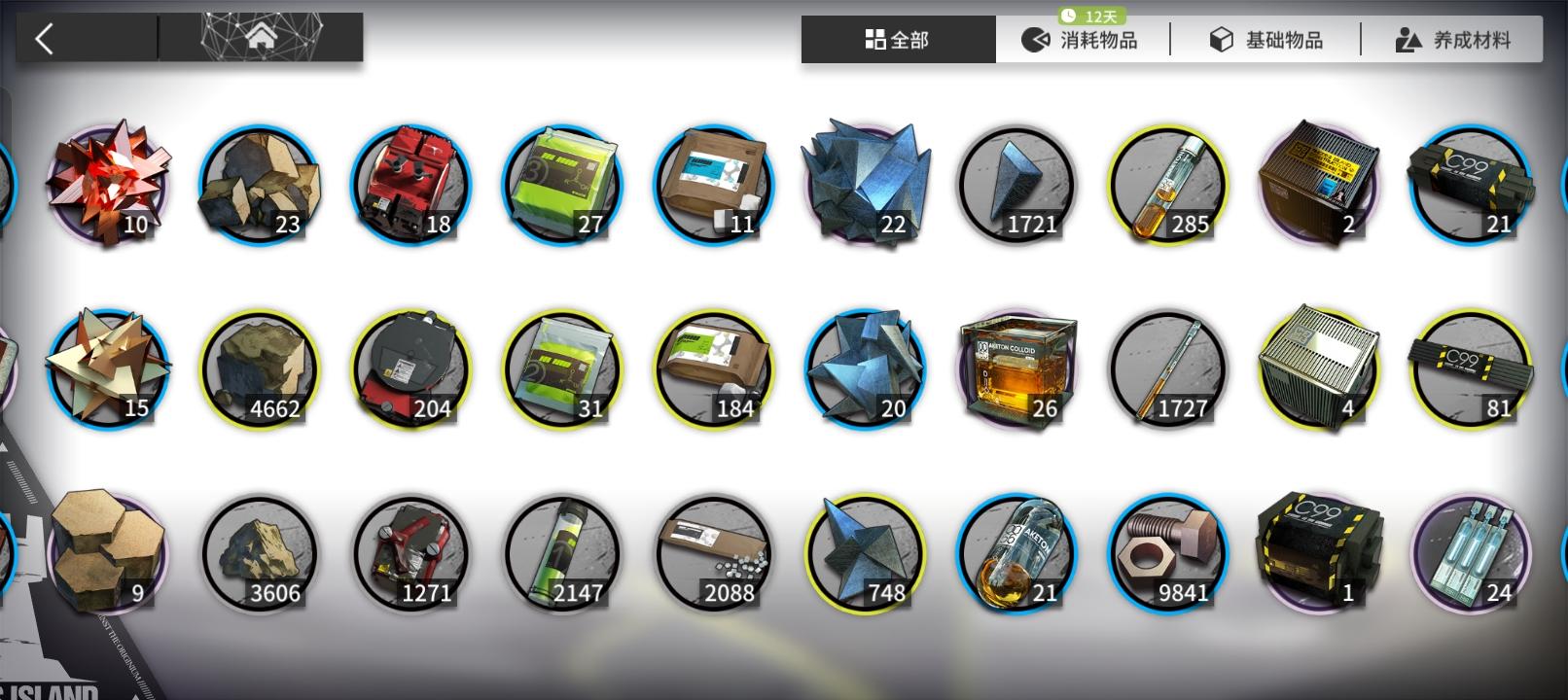Viewport: 1568px width, 700px height.
Task: Select the green battery cell showing 2147
Action: 560,554
